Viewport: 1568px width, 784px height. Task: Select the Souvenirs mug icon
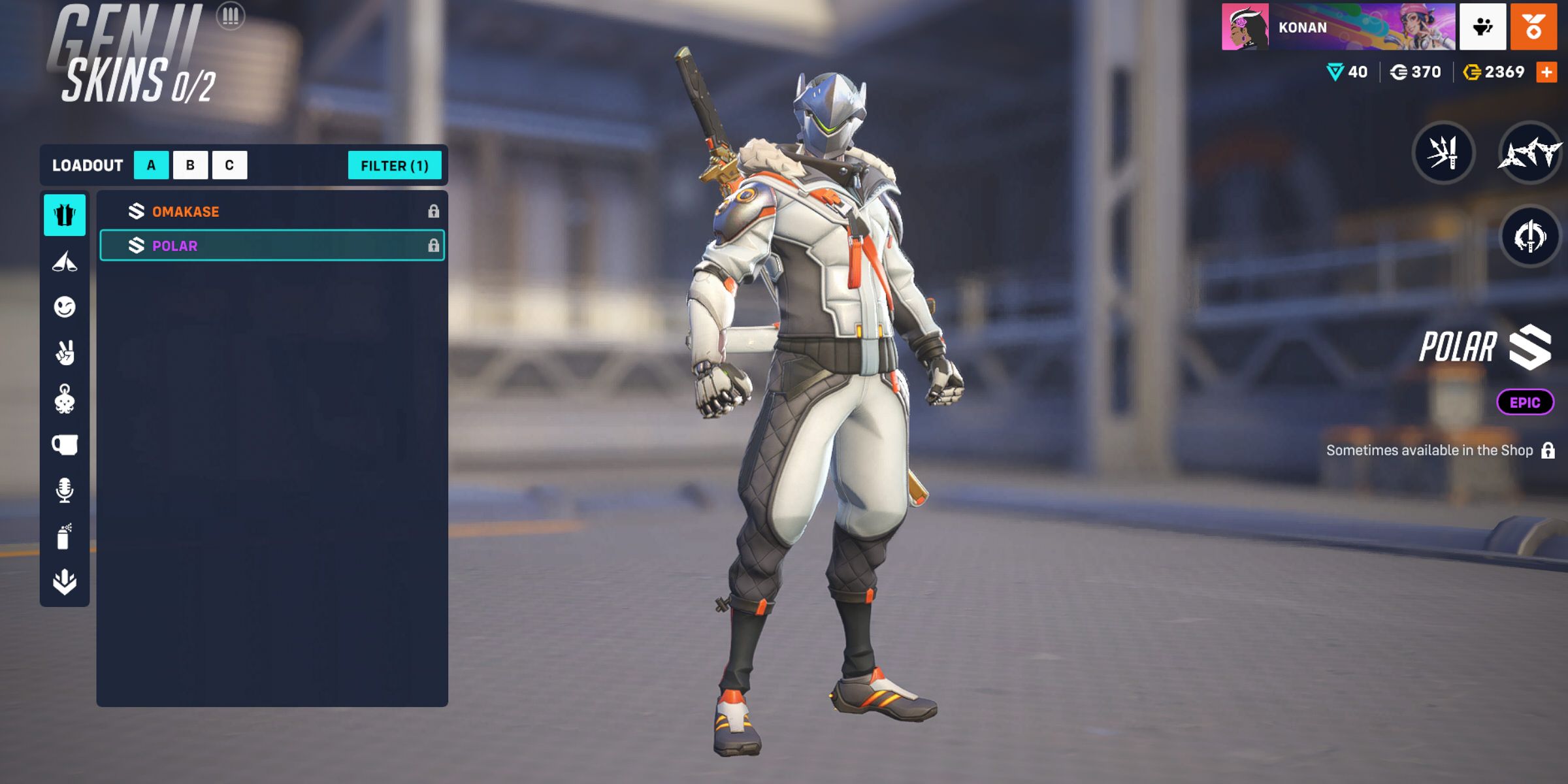coord(63,446)
